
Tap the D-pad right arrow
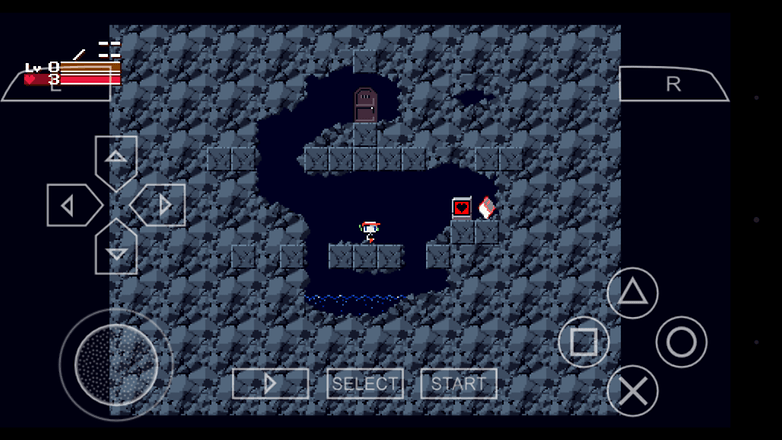pyautogui.click(x=161, y=206)
